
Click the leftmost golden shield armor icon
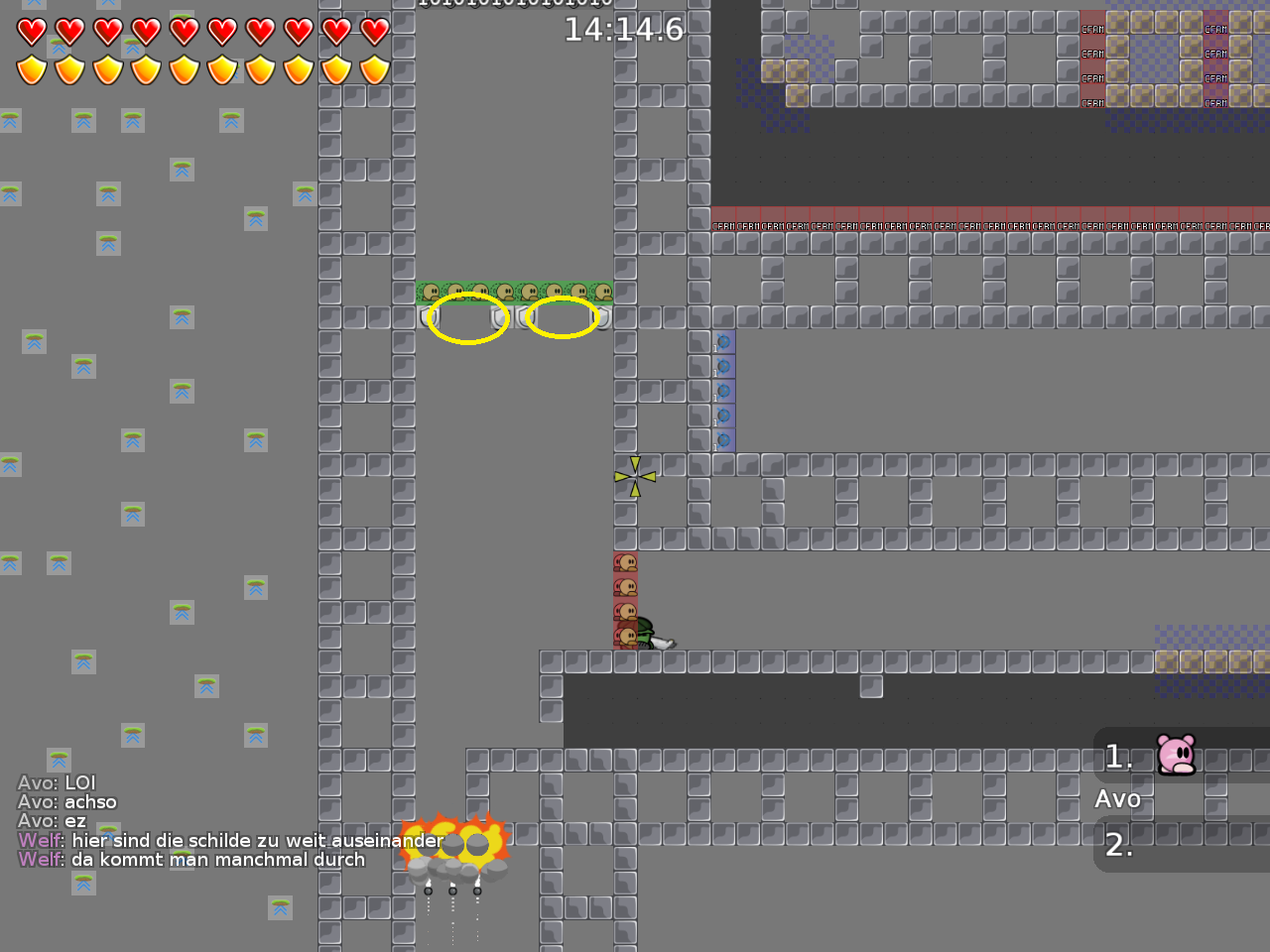(x=33, y=70)
